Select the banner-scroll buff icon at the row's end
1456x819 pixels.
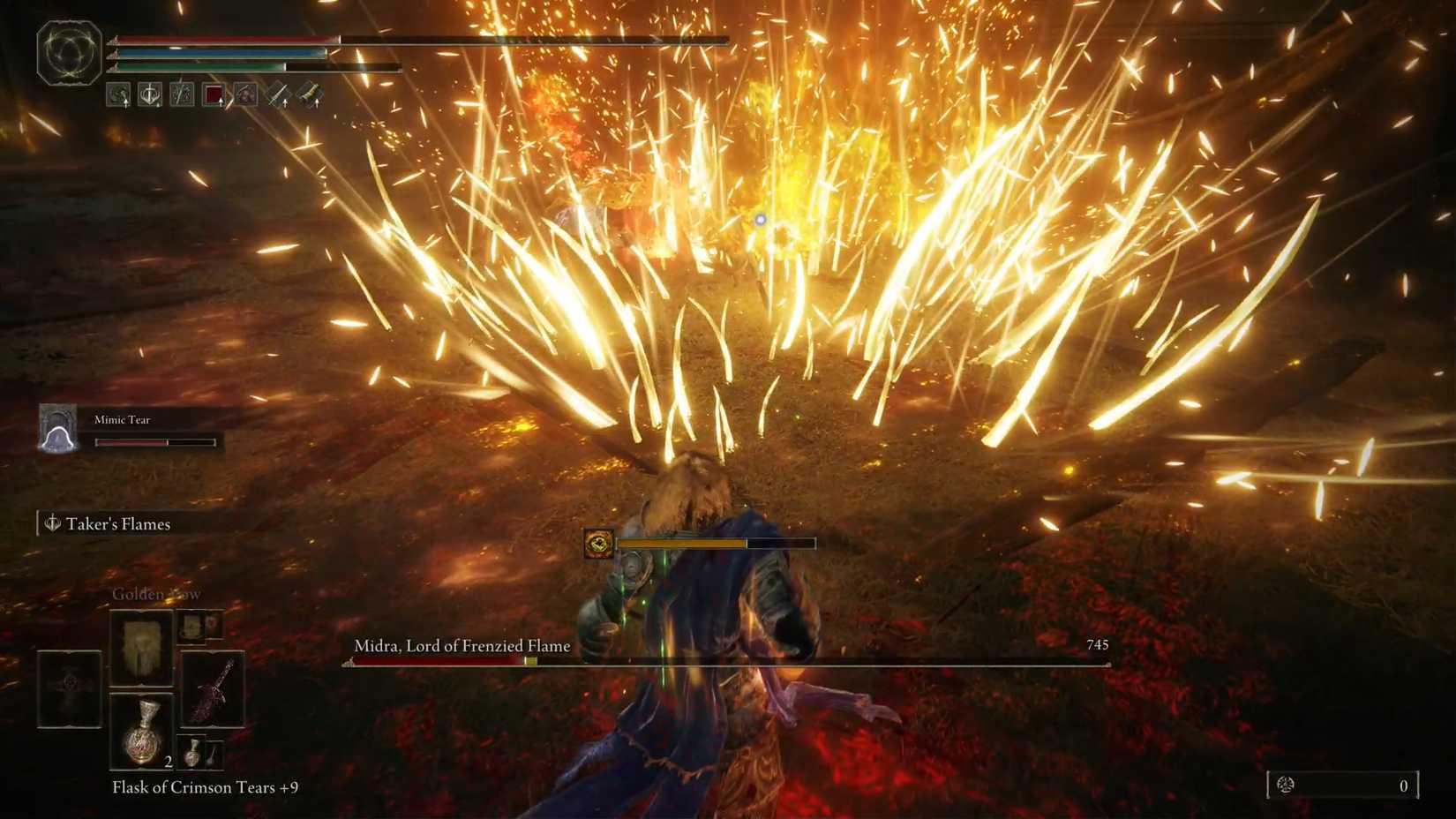311,94
